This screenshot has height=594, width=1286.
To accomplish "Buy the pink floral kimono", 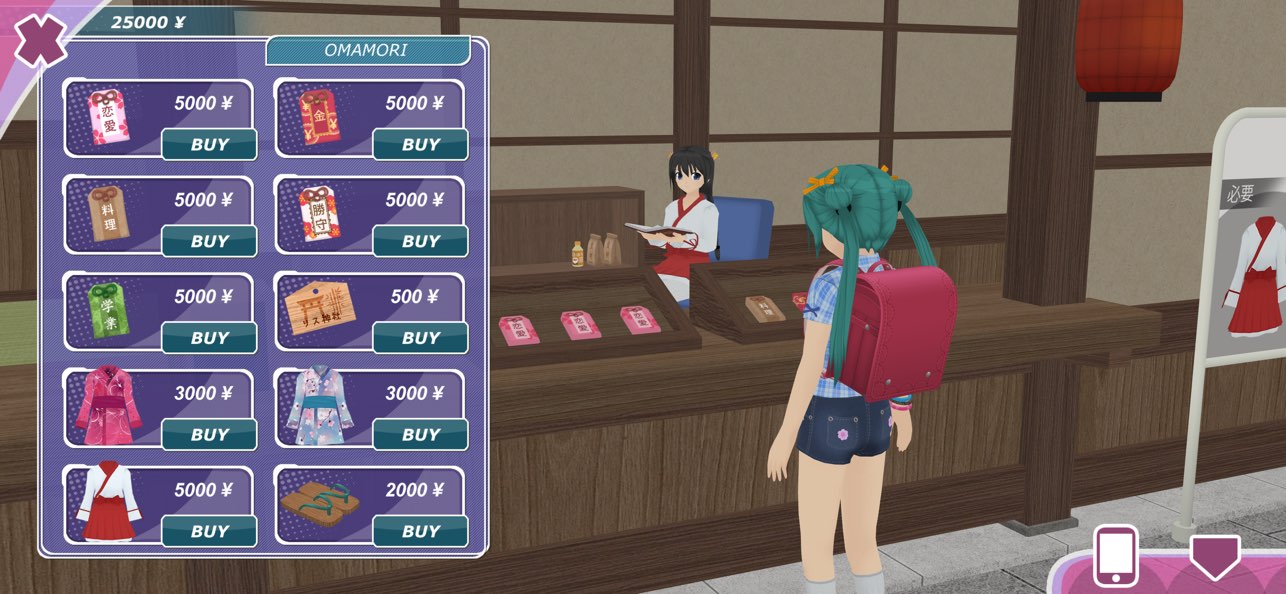I will click(x=210, y=435).
